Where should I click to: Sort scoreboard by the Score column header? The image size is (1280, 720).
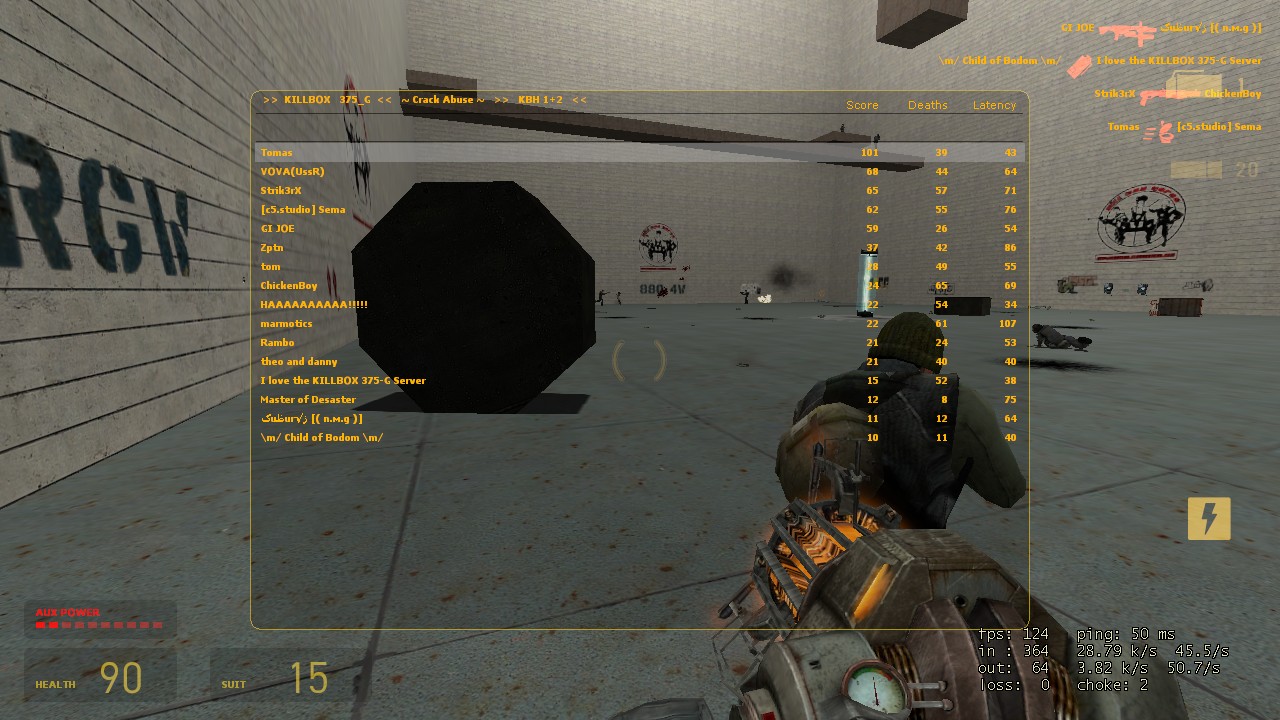coord(861,104)
